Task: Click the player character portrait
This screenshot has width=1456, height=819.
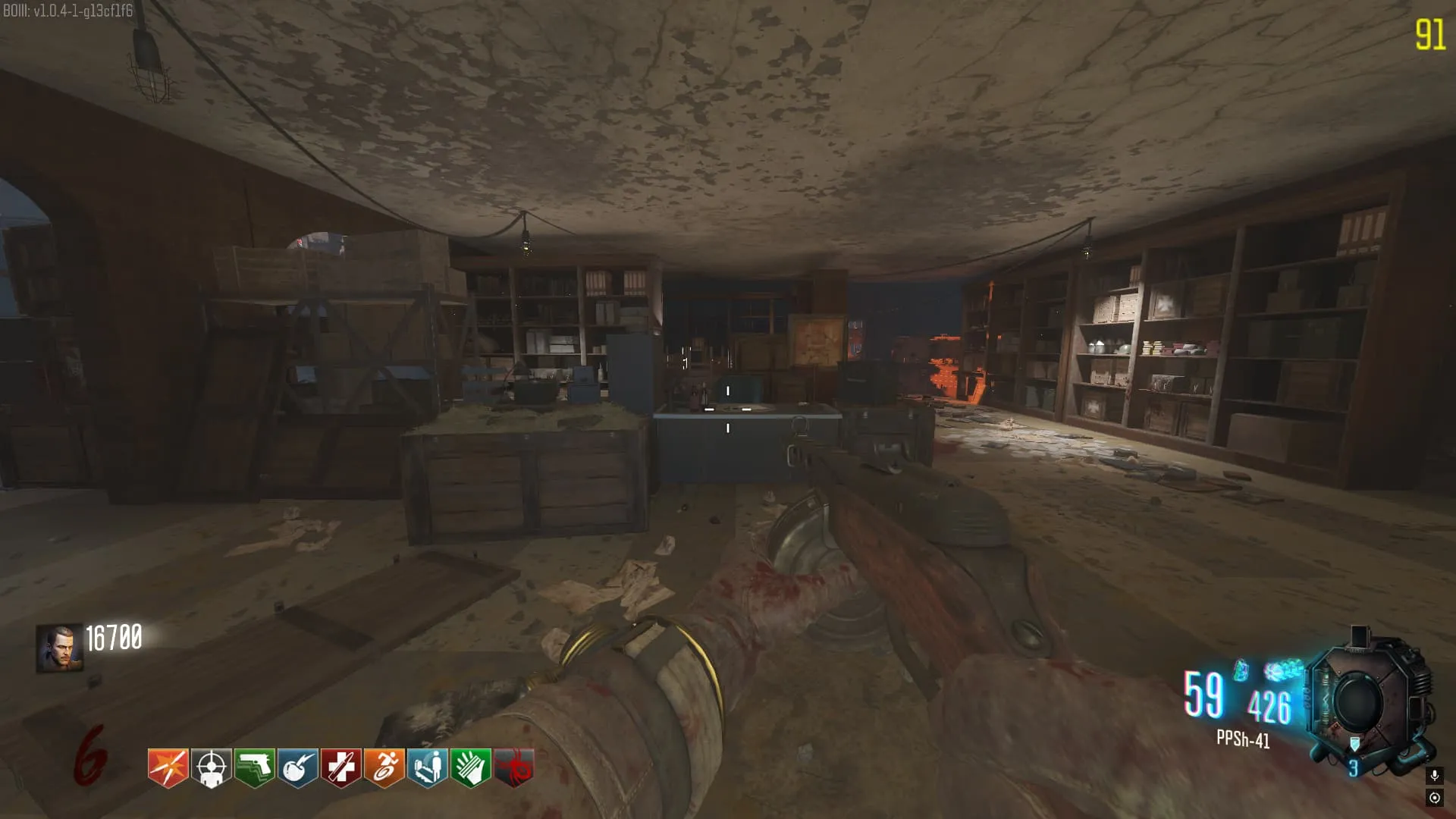Action: coord(59,648)
